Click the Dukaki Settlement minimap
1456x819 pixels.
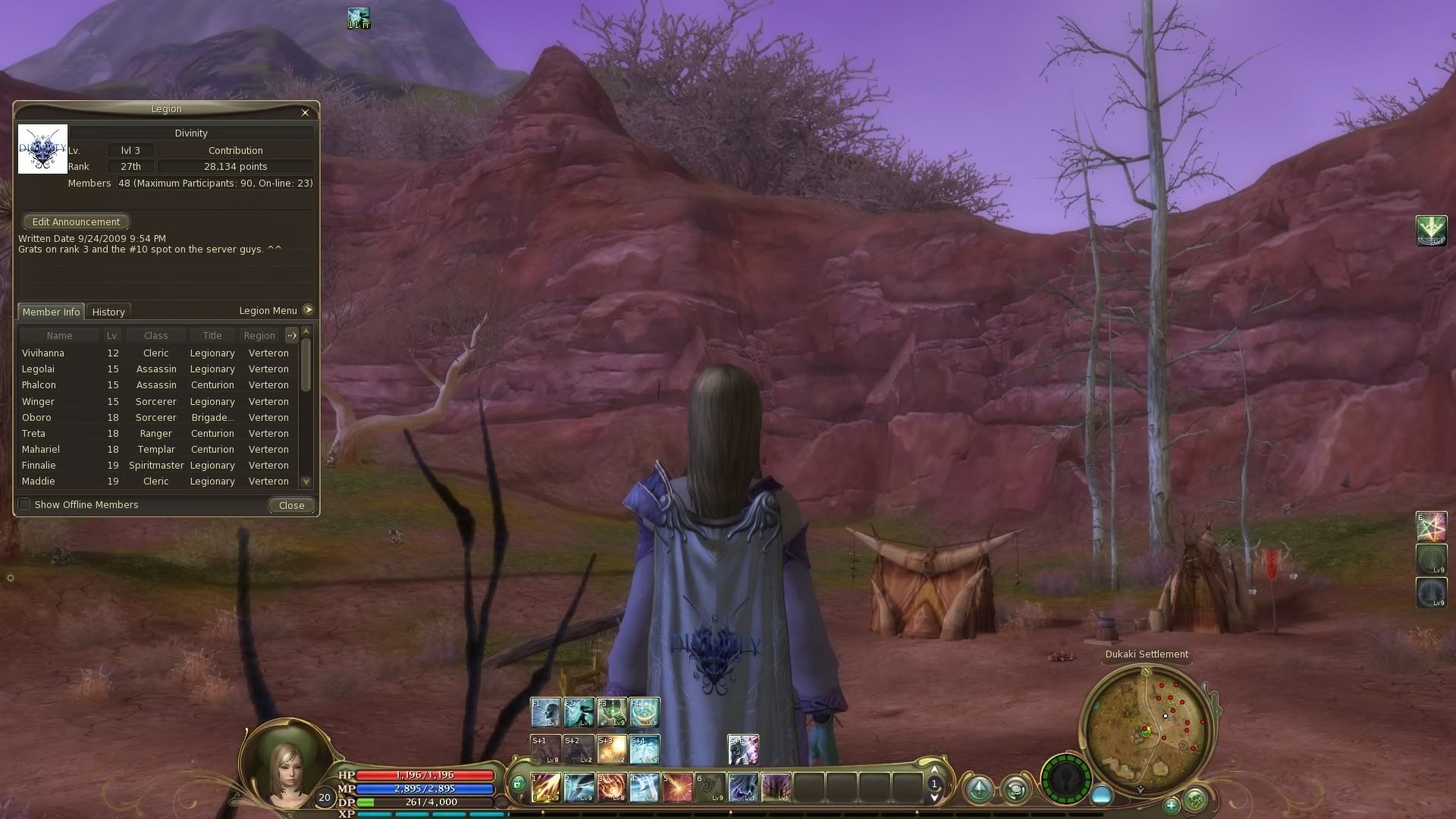[1146, 728]
